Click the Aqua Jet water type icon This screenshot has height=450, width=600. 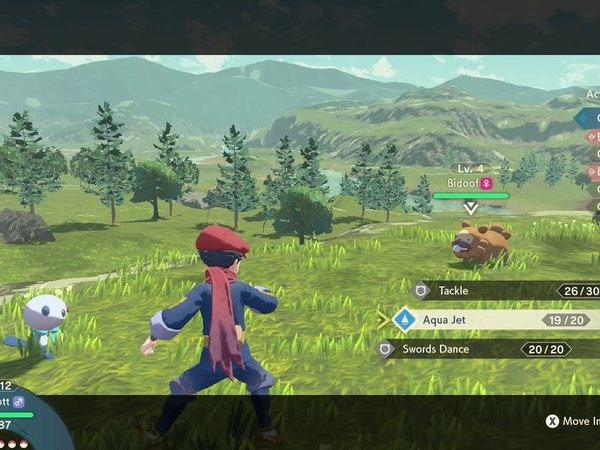[x=404, y=320]
